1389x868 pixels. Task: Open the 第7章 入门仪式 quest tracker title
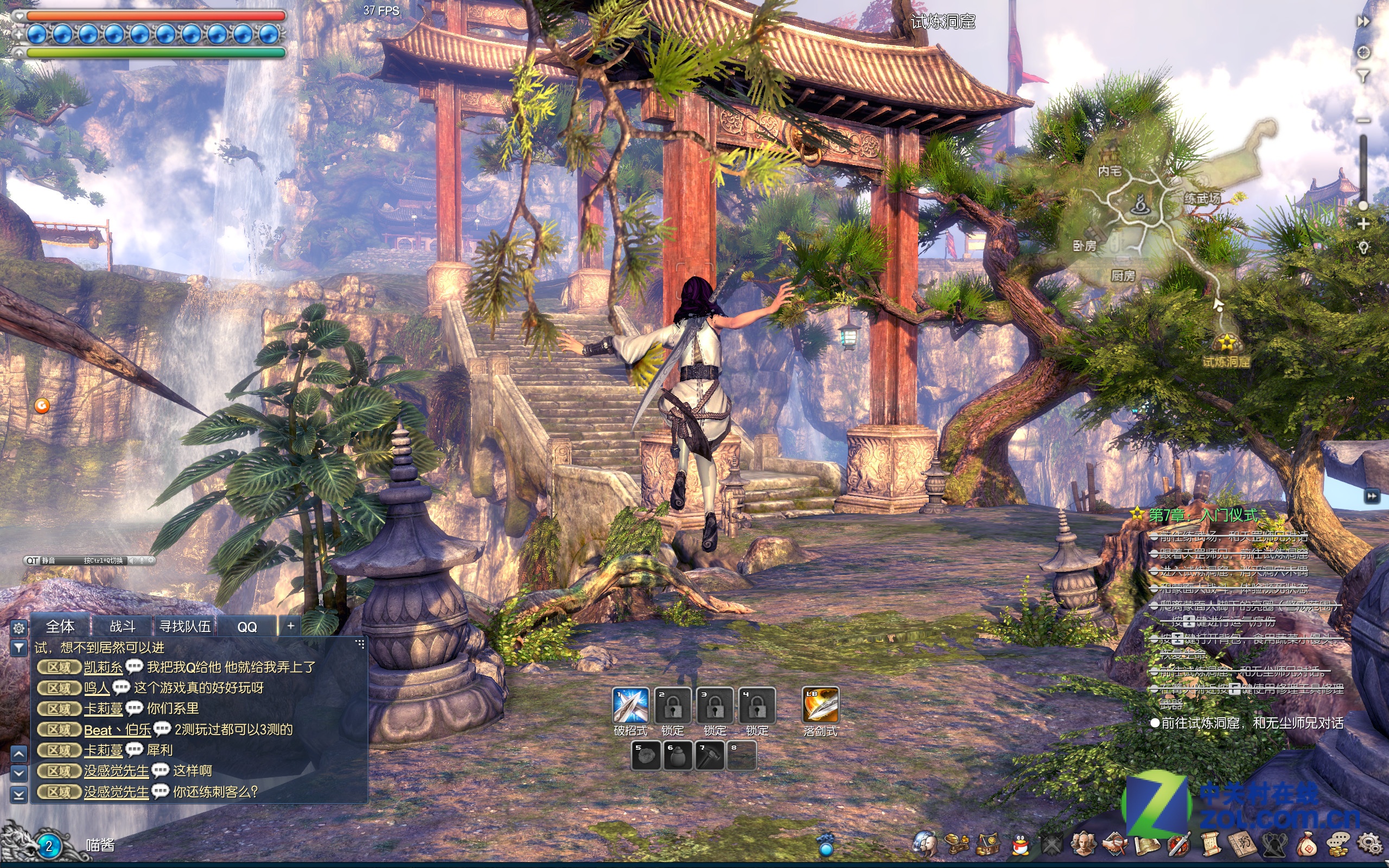point(1203,515)
